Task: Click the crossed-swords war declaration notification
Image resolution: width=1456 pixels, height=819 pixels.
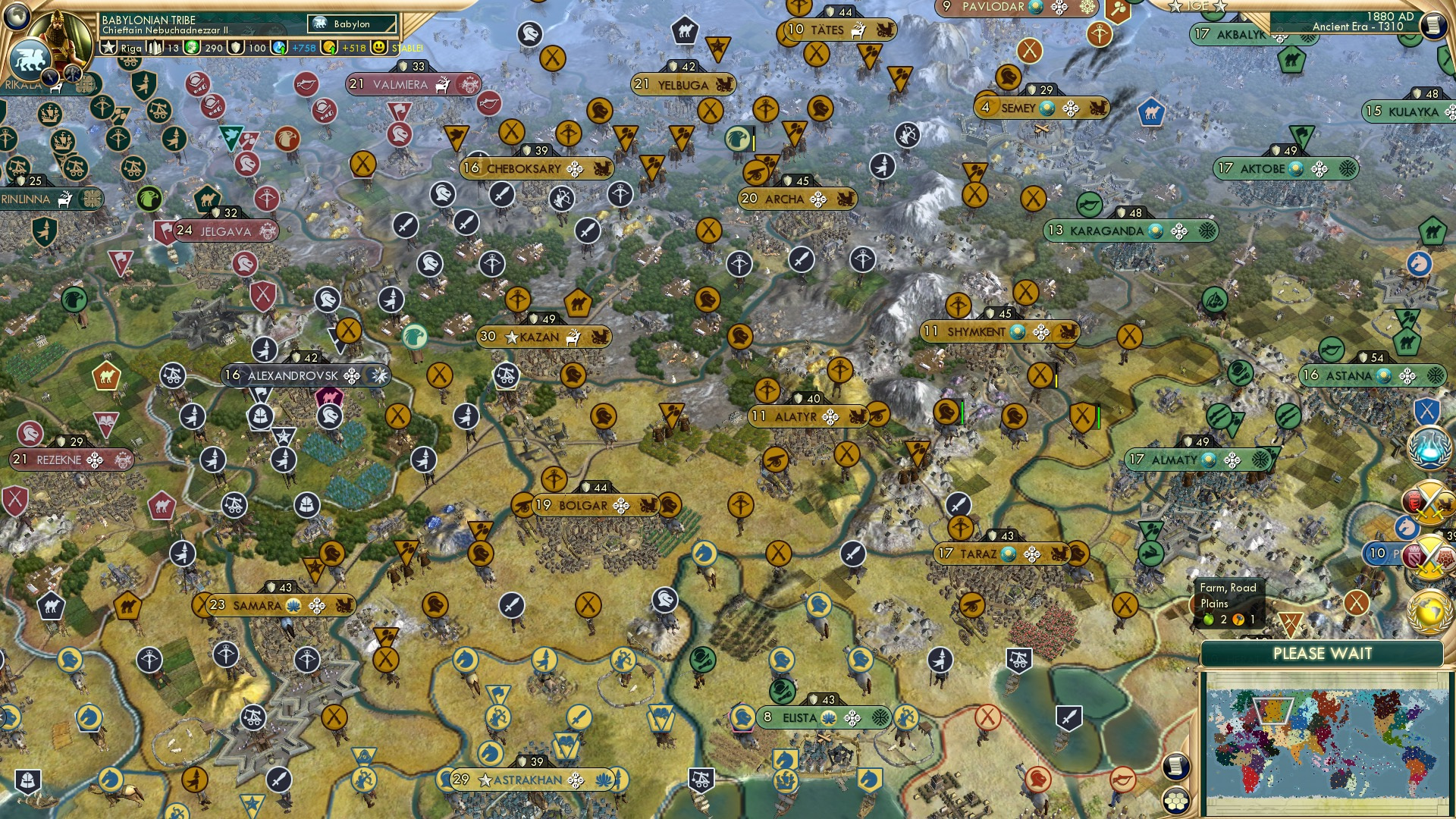Action: tap(1429, 500)
